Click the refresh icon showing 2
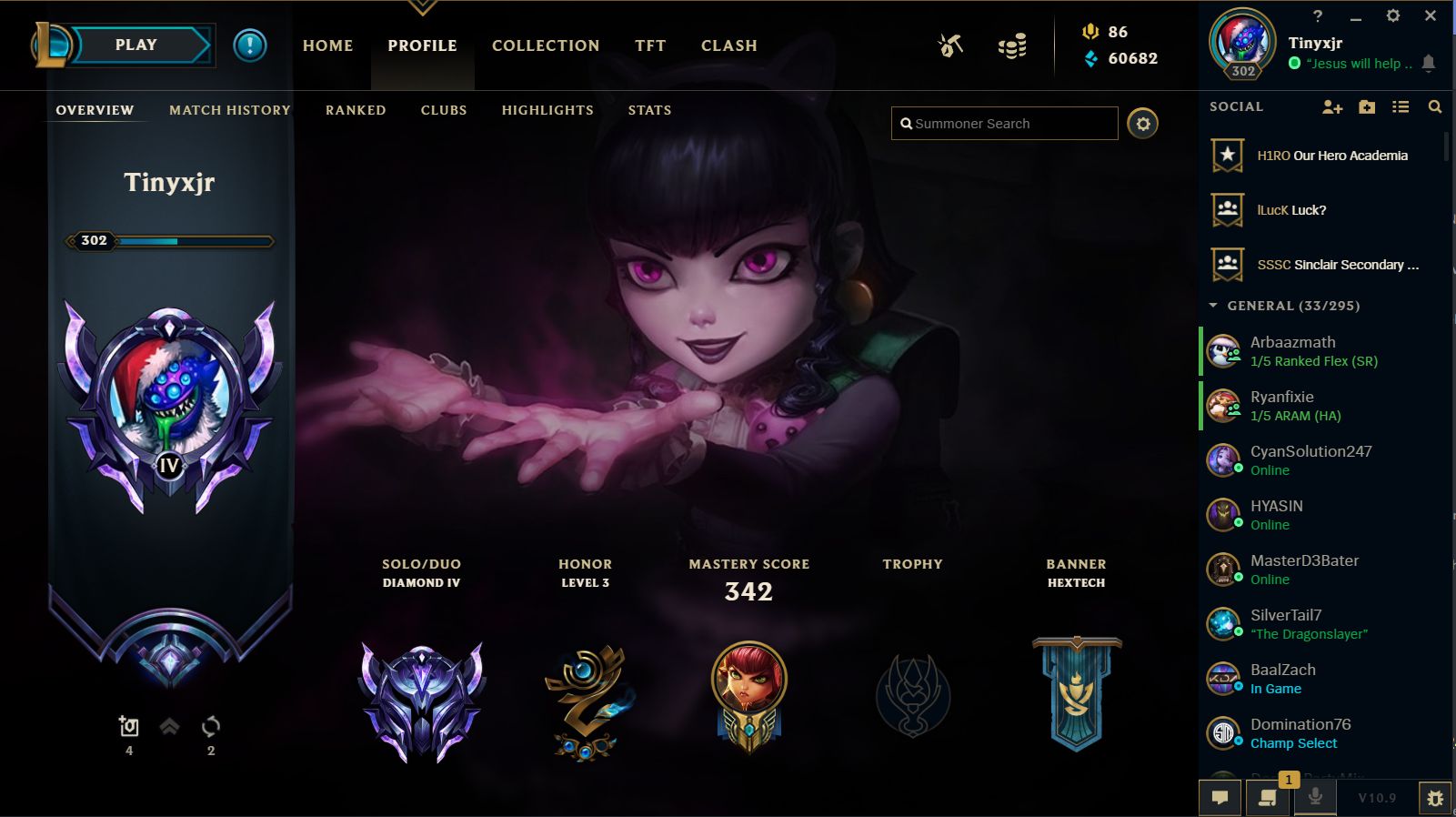Image resolution: width=1456 pixels, height=817 pixels. click(x=211, y=725)
